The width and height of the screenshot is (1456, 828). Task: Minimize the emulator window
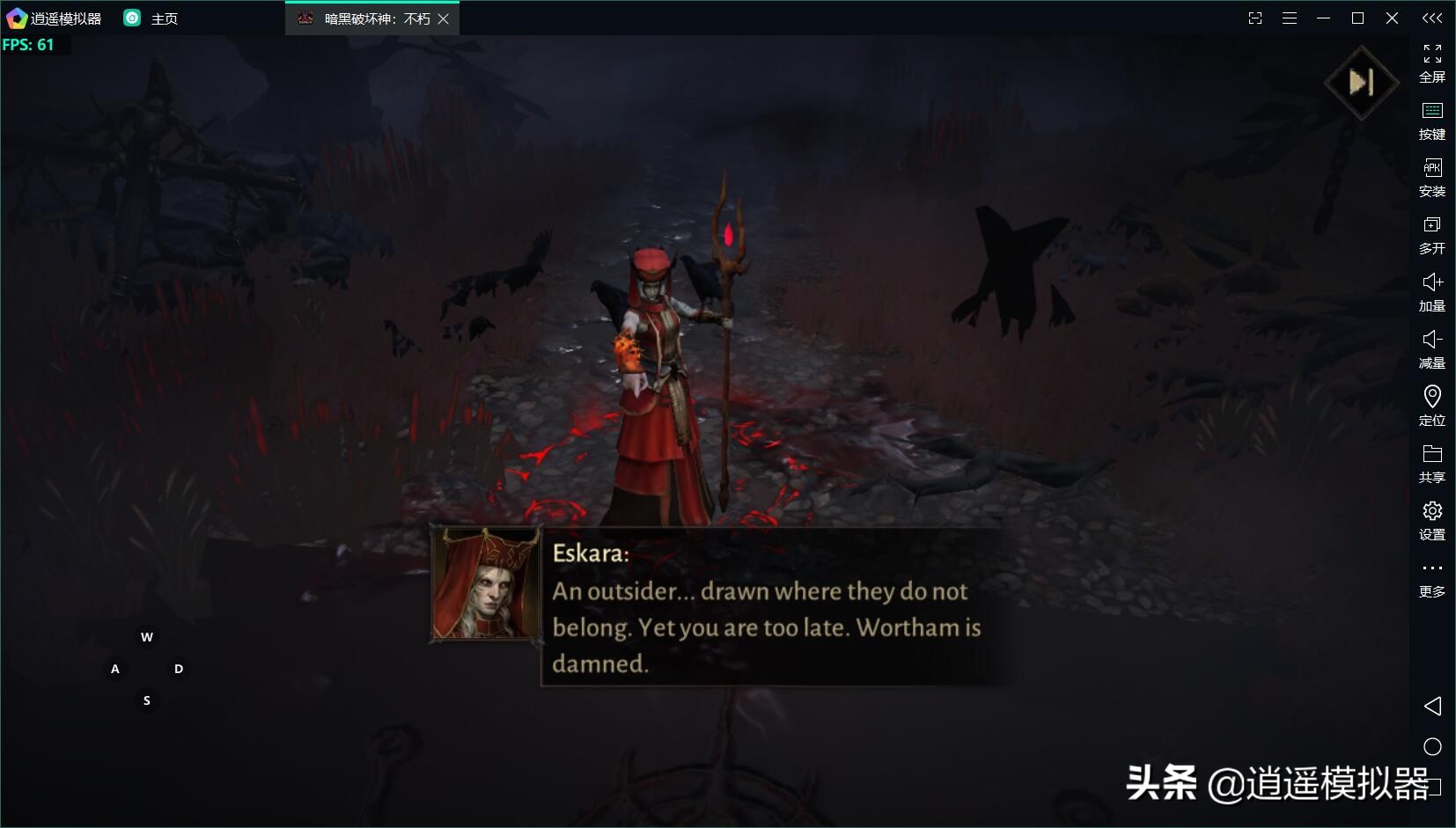[x=1323, y=18]
